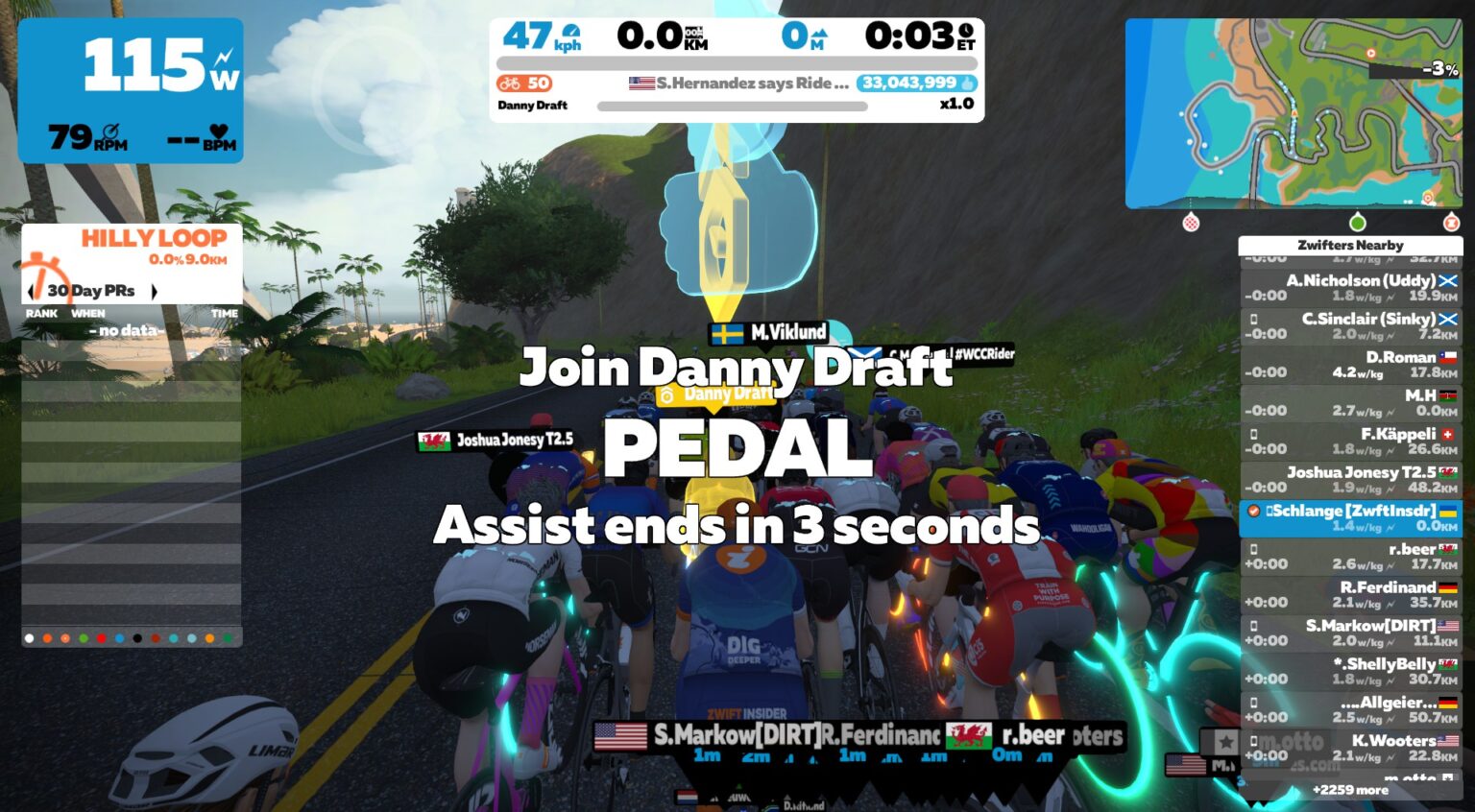Open S.Hernandez's Ride On message banner
Image resolution: width=1475 pixels, height=812 pixels.
coord(738,84)
